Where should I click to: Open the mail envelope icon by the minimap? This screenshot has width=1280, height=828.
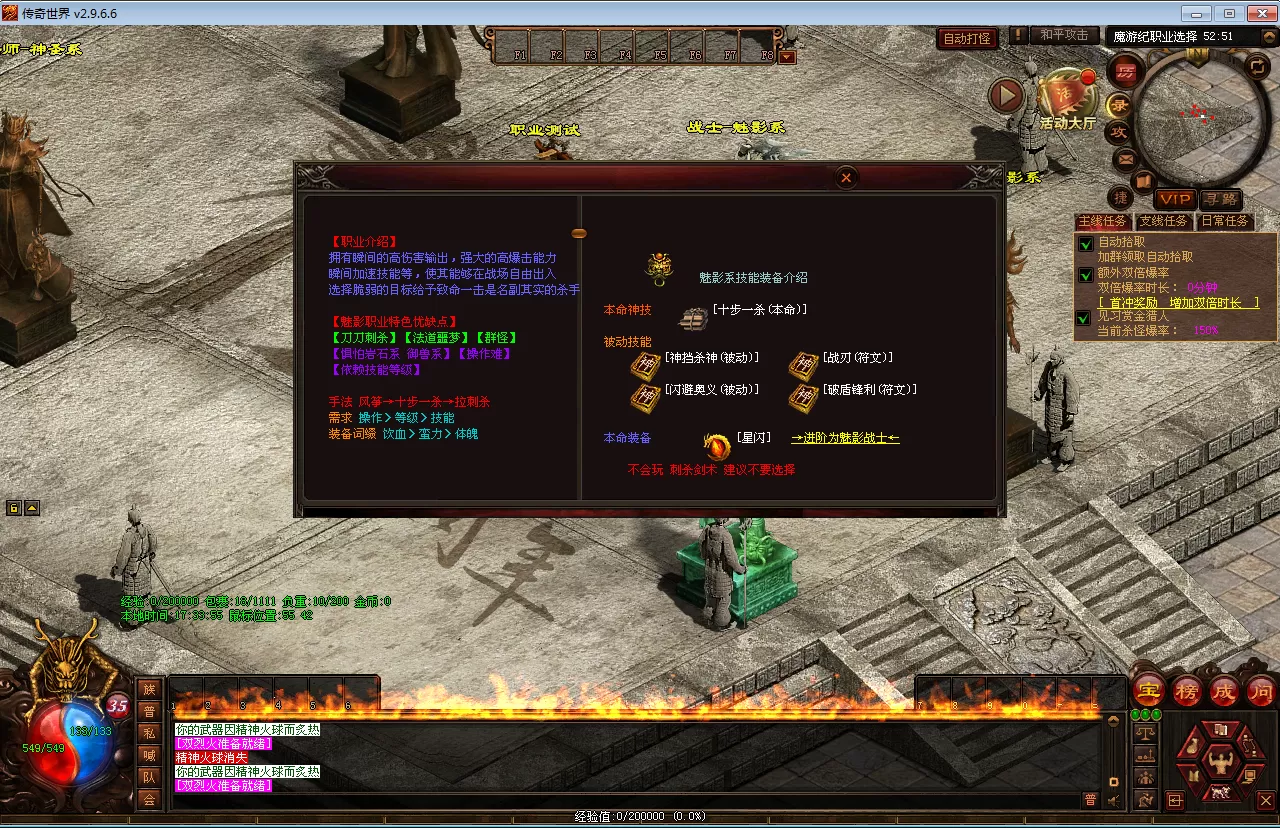(x=1125, y=158)
